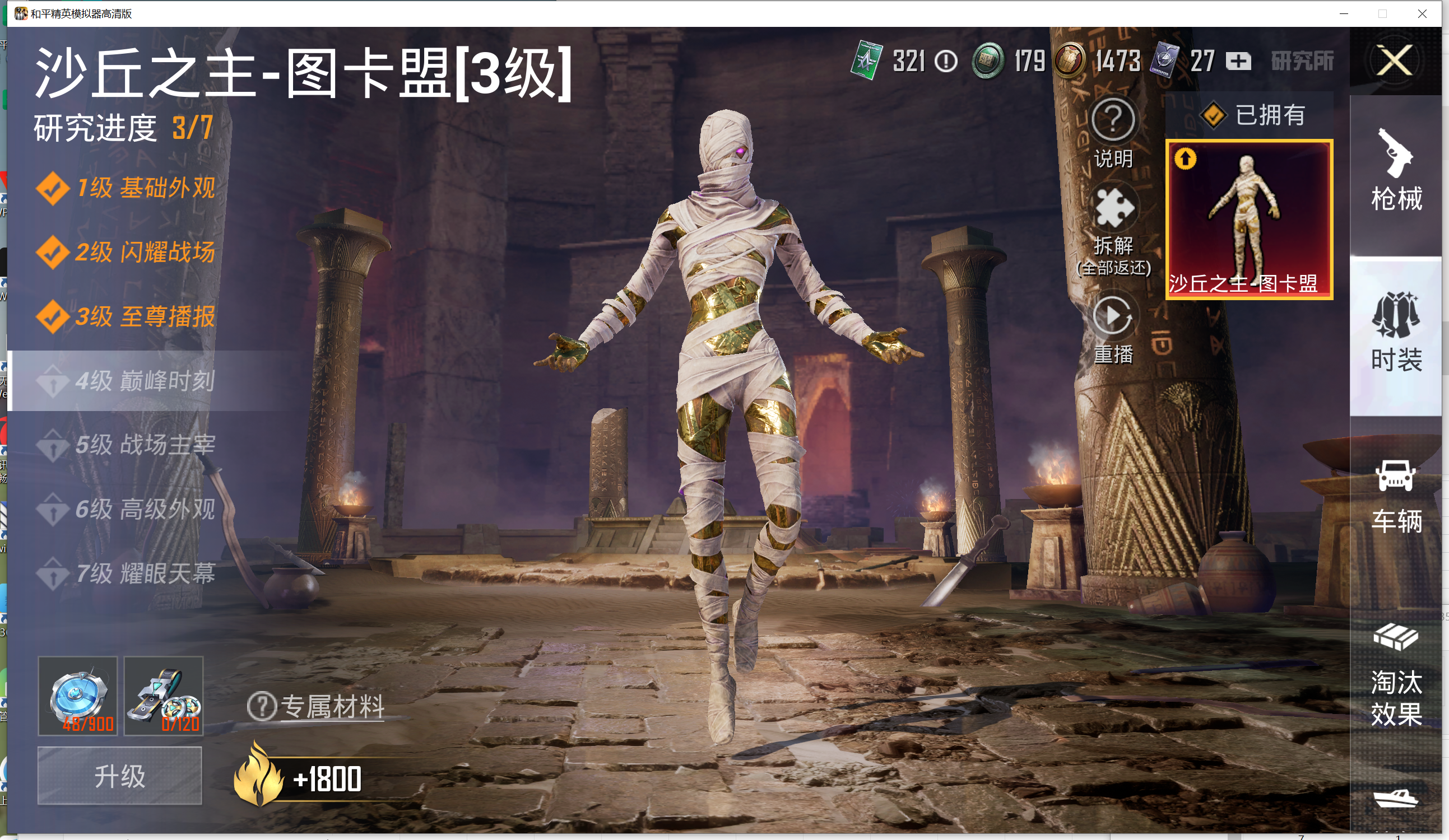The height and width of the screenshot is (840, 1449).
Task: Choose 拆解 to dismantle the outfit
Action: [x=1113, y=230]
